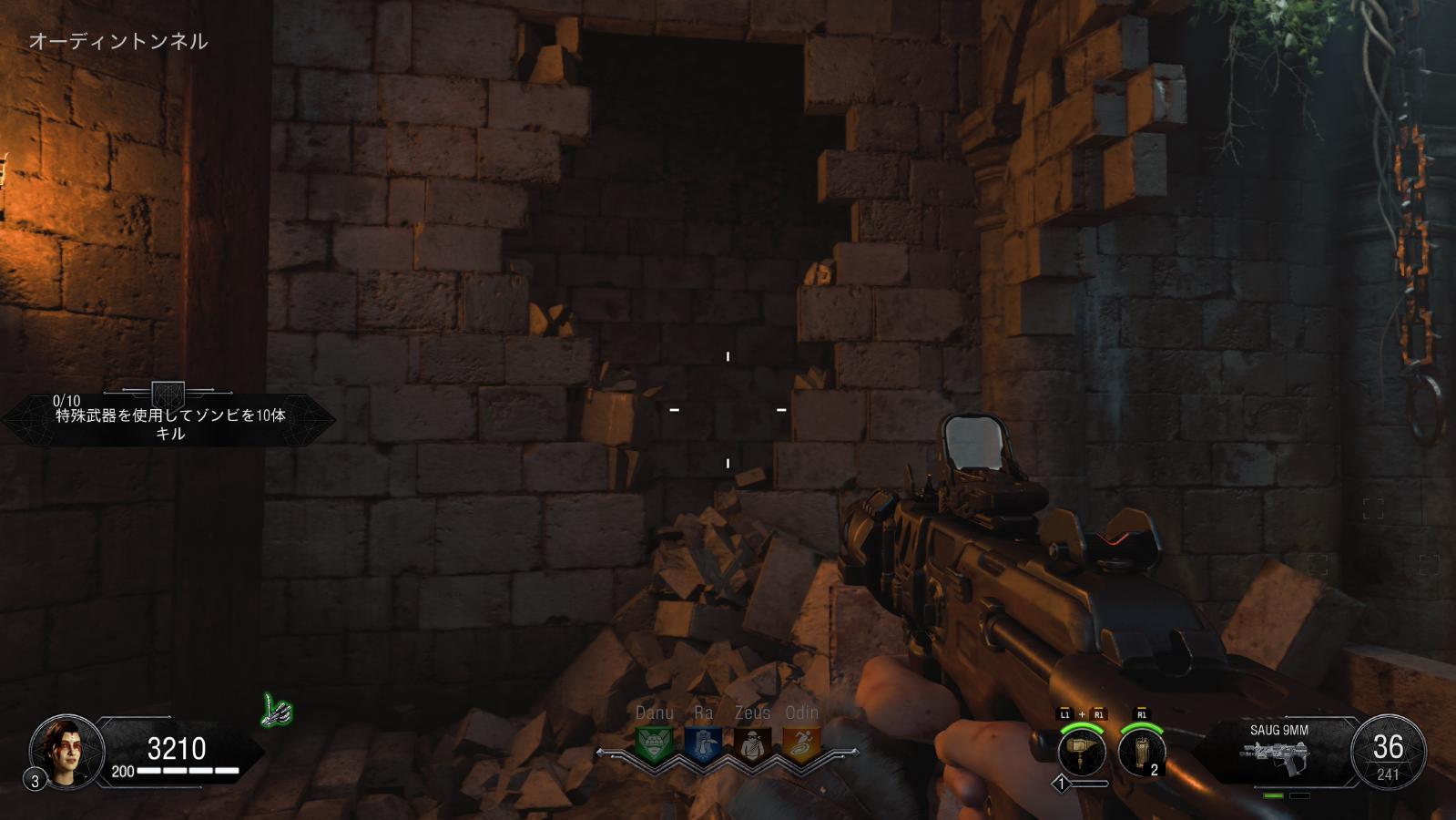Choose the Zeus perk icon
Screen dimensions: 1456x820
tap(752, 745)
